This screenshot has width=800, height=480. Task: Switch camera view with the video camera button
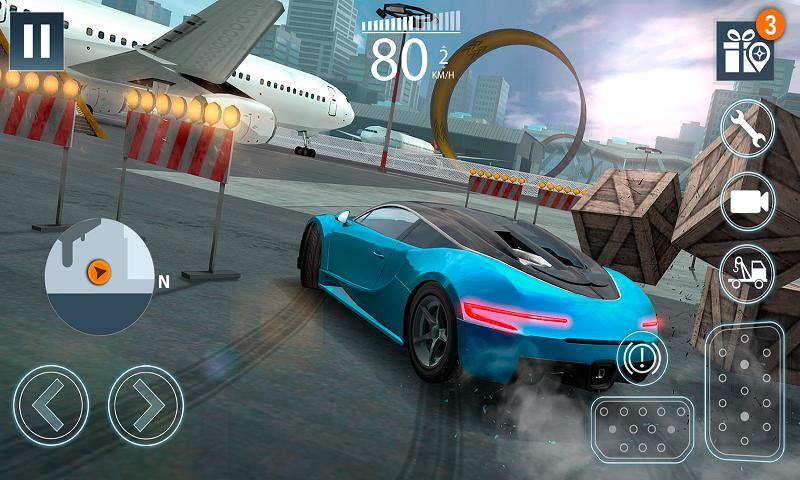[747, 200]
